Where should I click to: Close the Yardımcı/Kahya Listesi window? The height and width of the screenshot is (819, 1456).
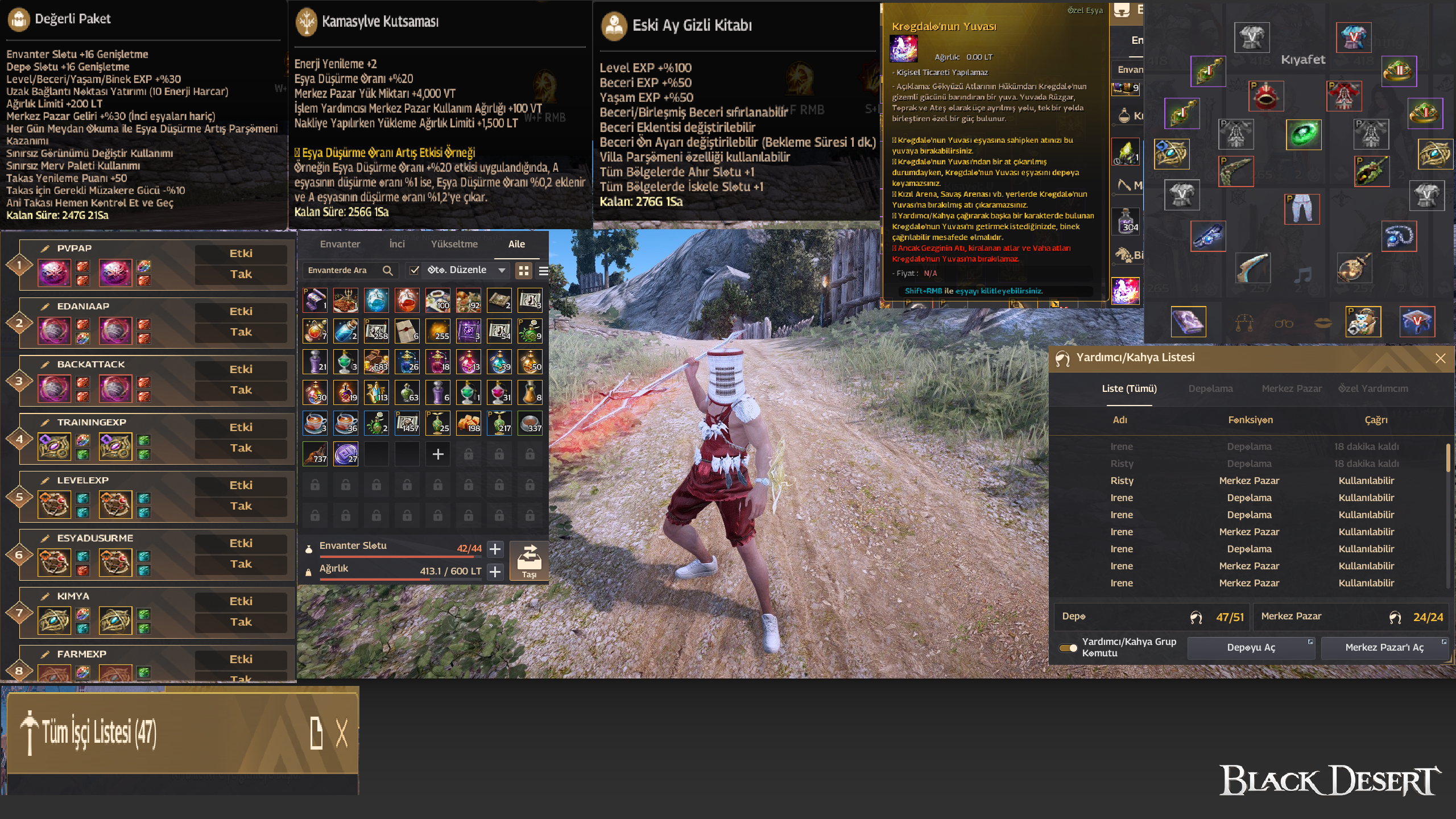click(x=1440, y=358)
